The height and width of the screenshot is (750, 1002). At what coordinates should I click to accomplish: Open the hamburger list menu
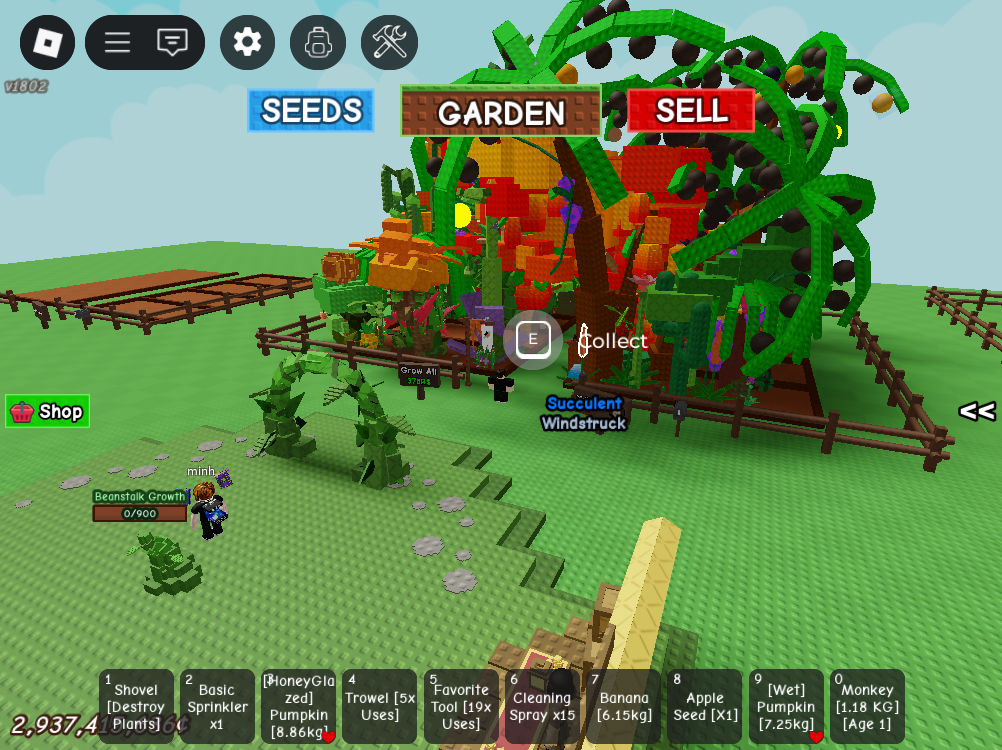tap(118, 43)
